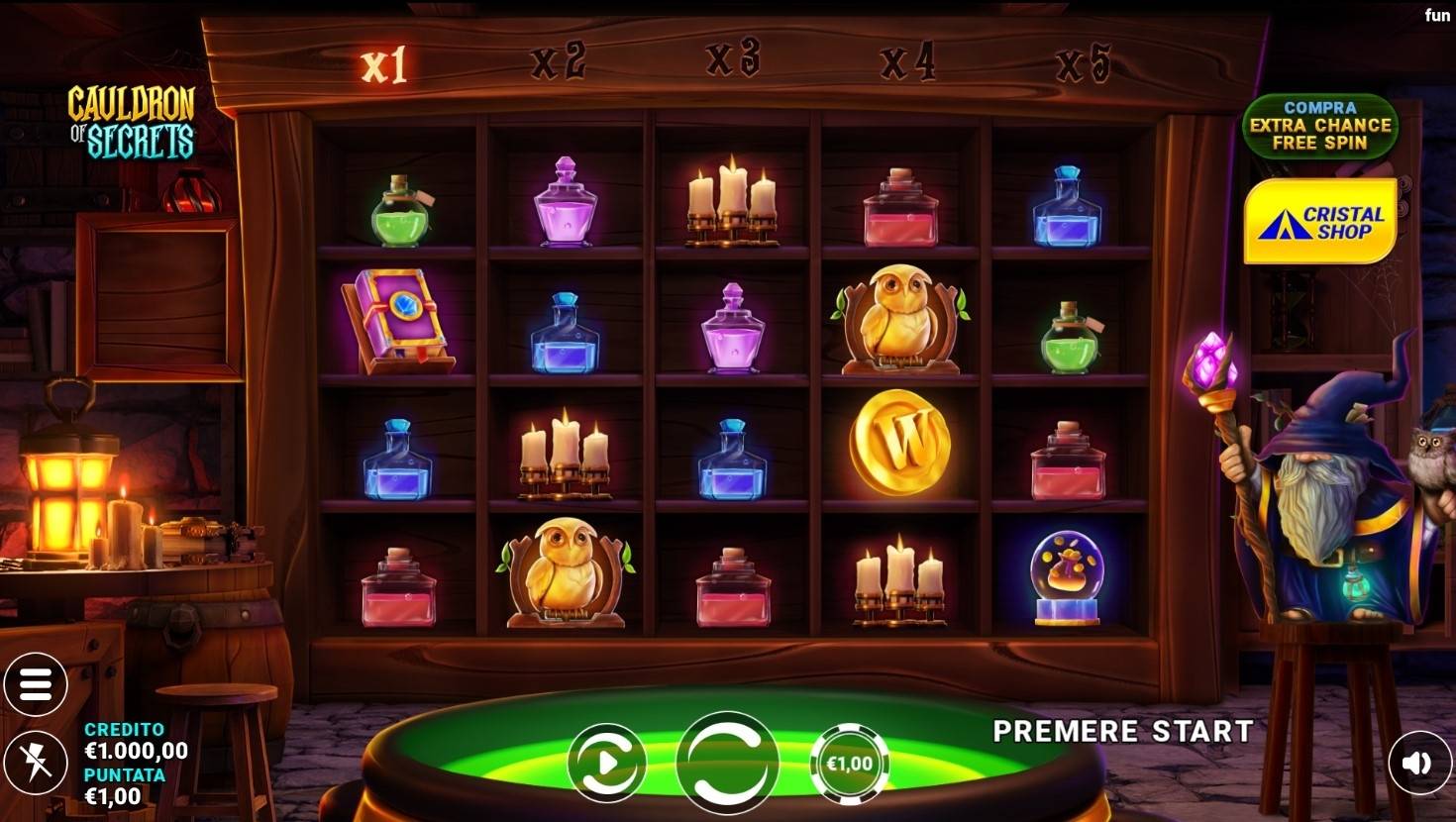Toggle the sound speaker button
1456x822 pixels.
[1418, 763]
